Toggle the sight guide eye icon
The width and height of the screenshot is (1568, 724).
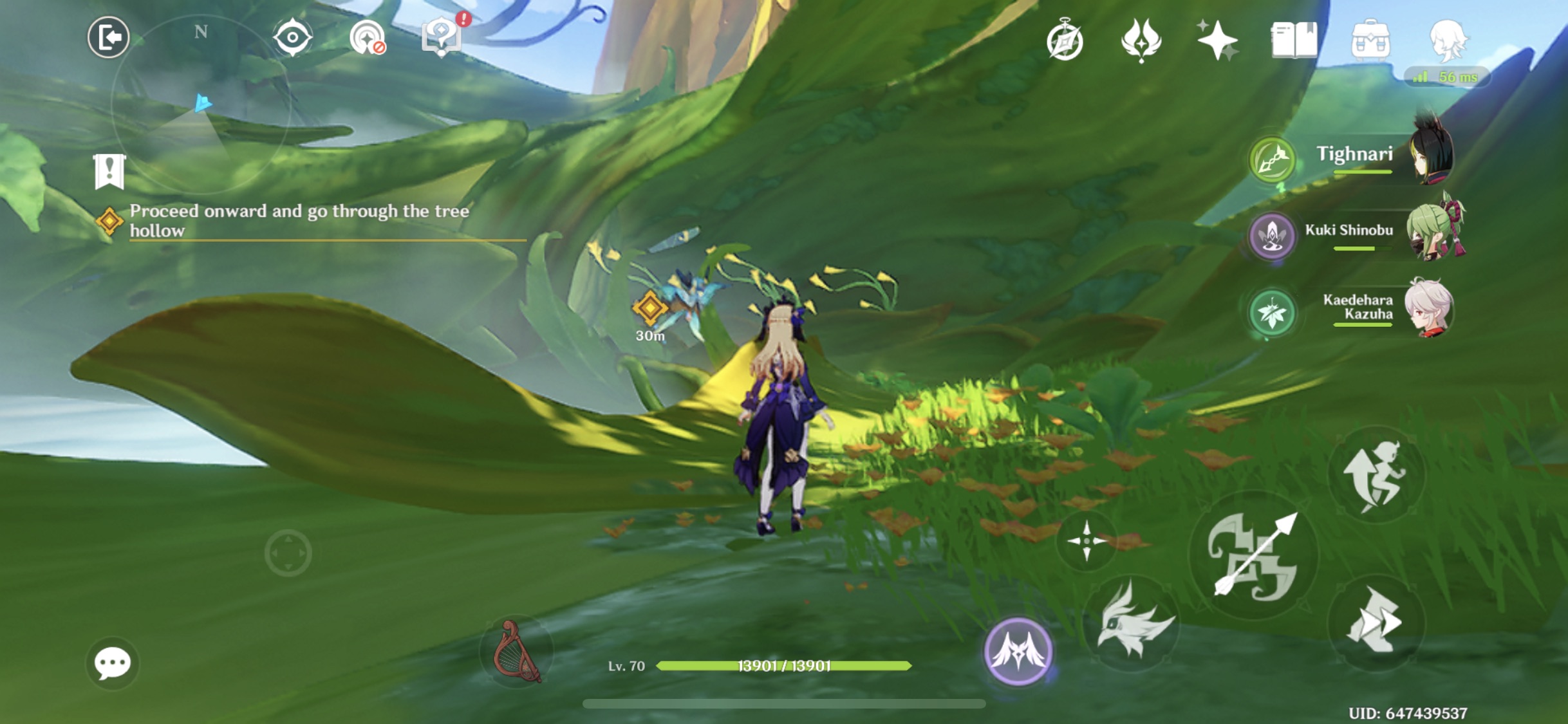[294, 37]
